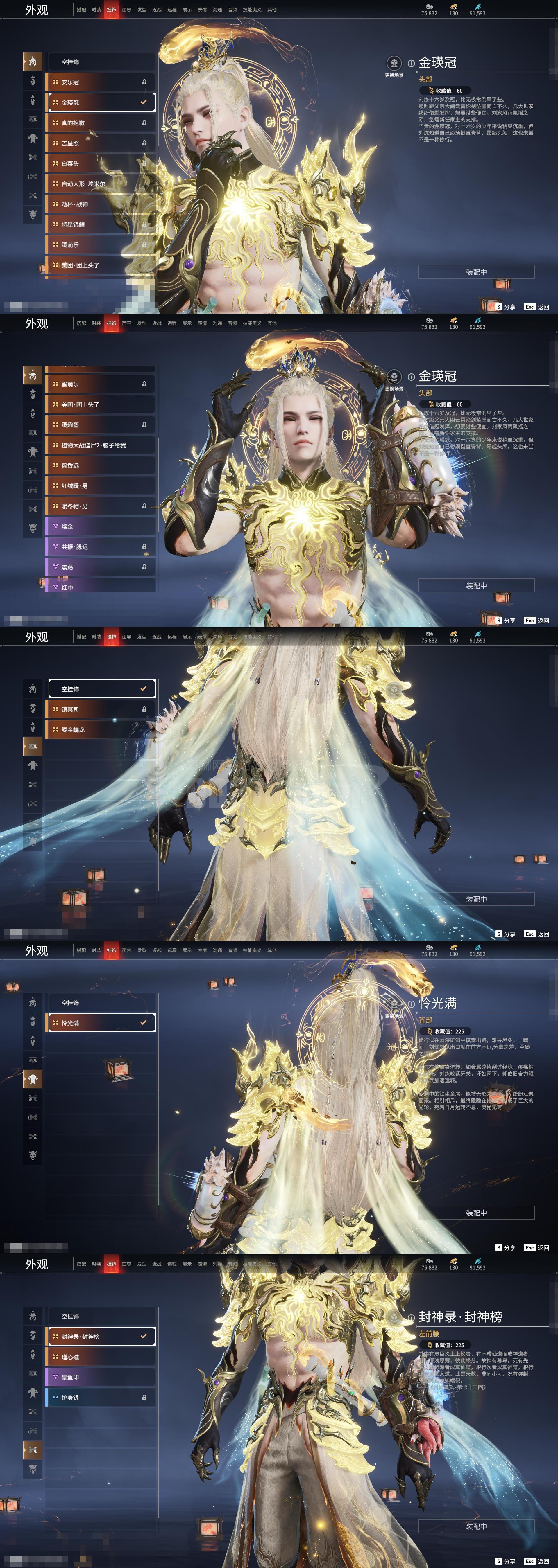Select the 瑾心磁 waist accessory
The height and width of the screenshot is (1568, 558).
point(101,1357)
